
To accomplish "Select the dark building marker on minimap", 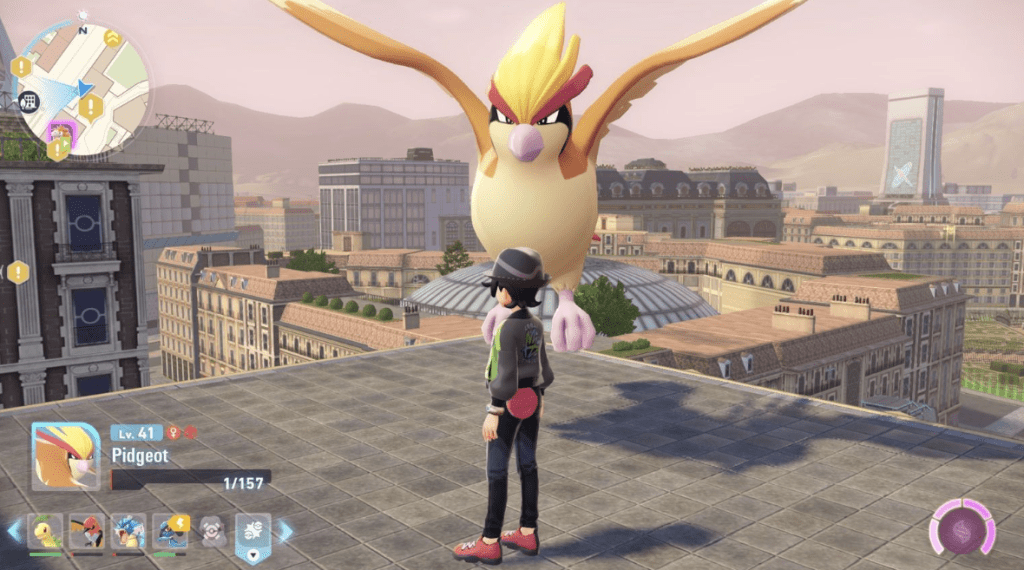I will point(29,100).
